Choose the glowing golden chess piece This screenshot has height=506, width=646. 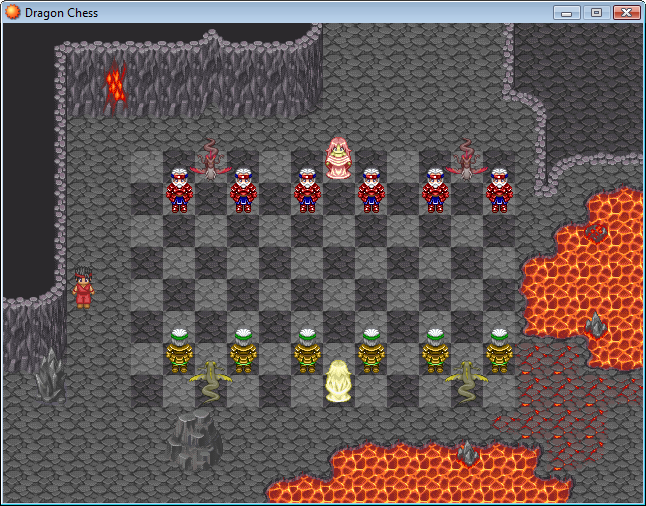(339, 382)
